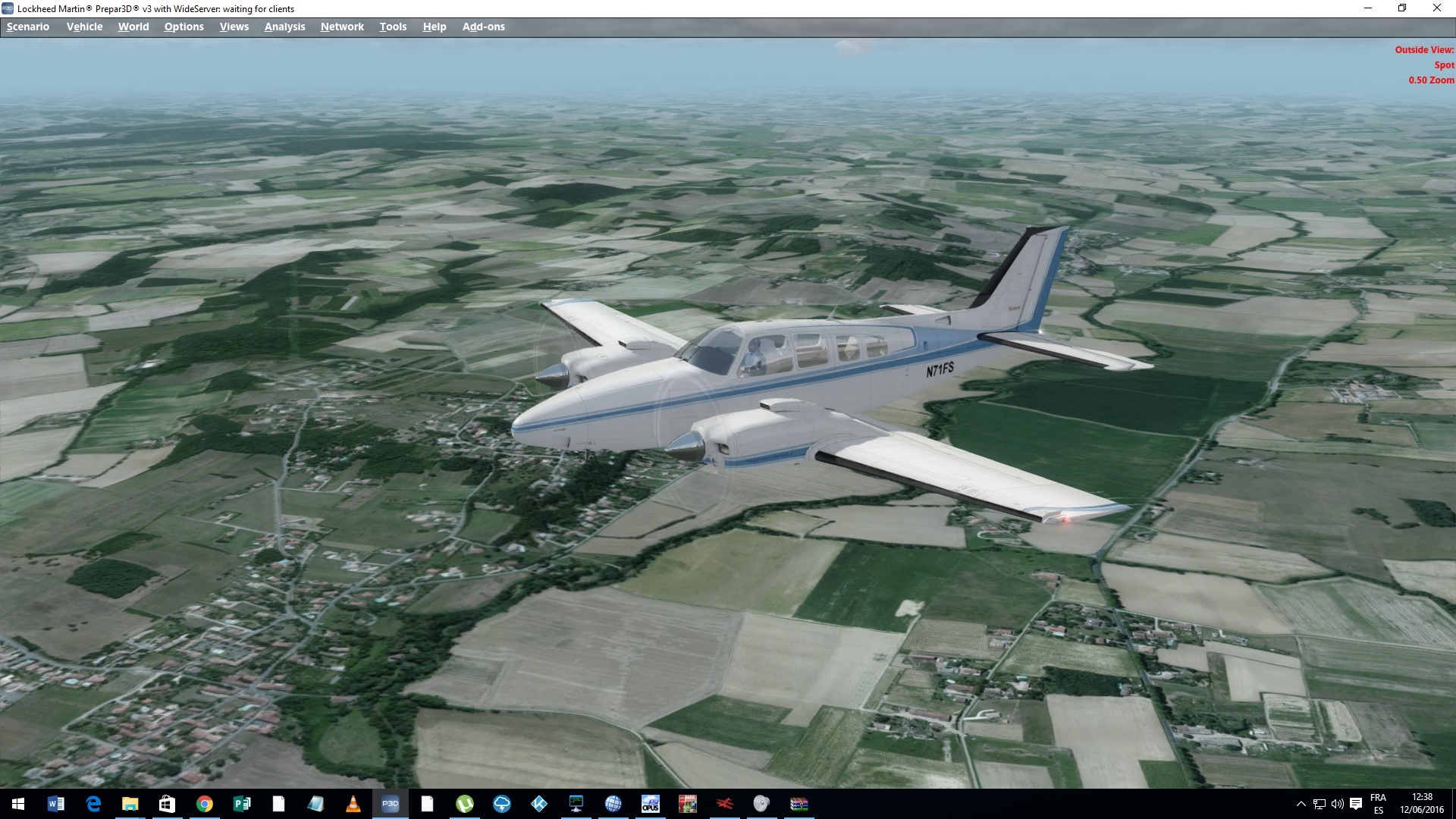Click the Help menu
The height and width of the screenshot is (819, 1456).
(435, 27)
